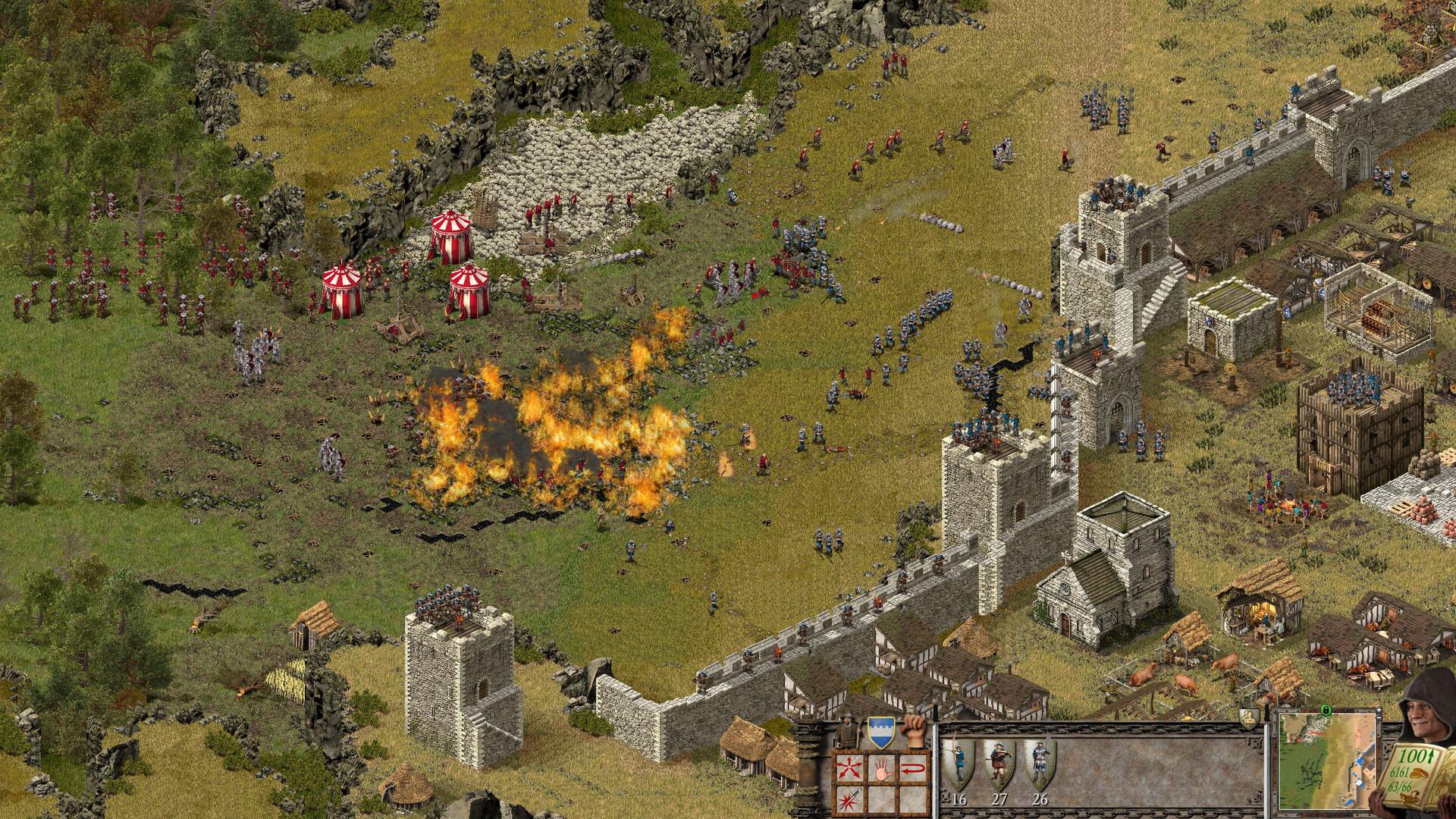This screenshot has height=819, width=1456.
Task: Zoom in the minimap with the plus button
Action: point(1379,710)
